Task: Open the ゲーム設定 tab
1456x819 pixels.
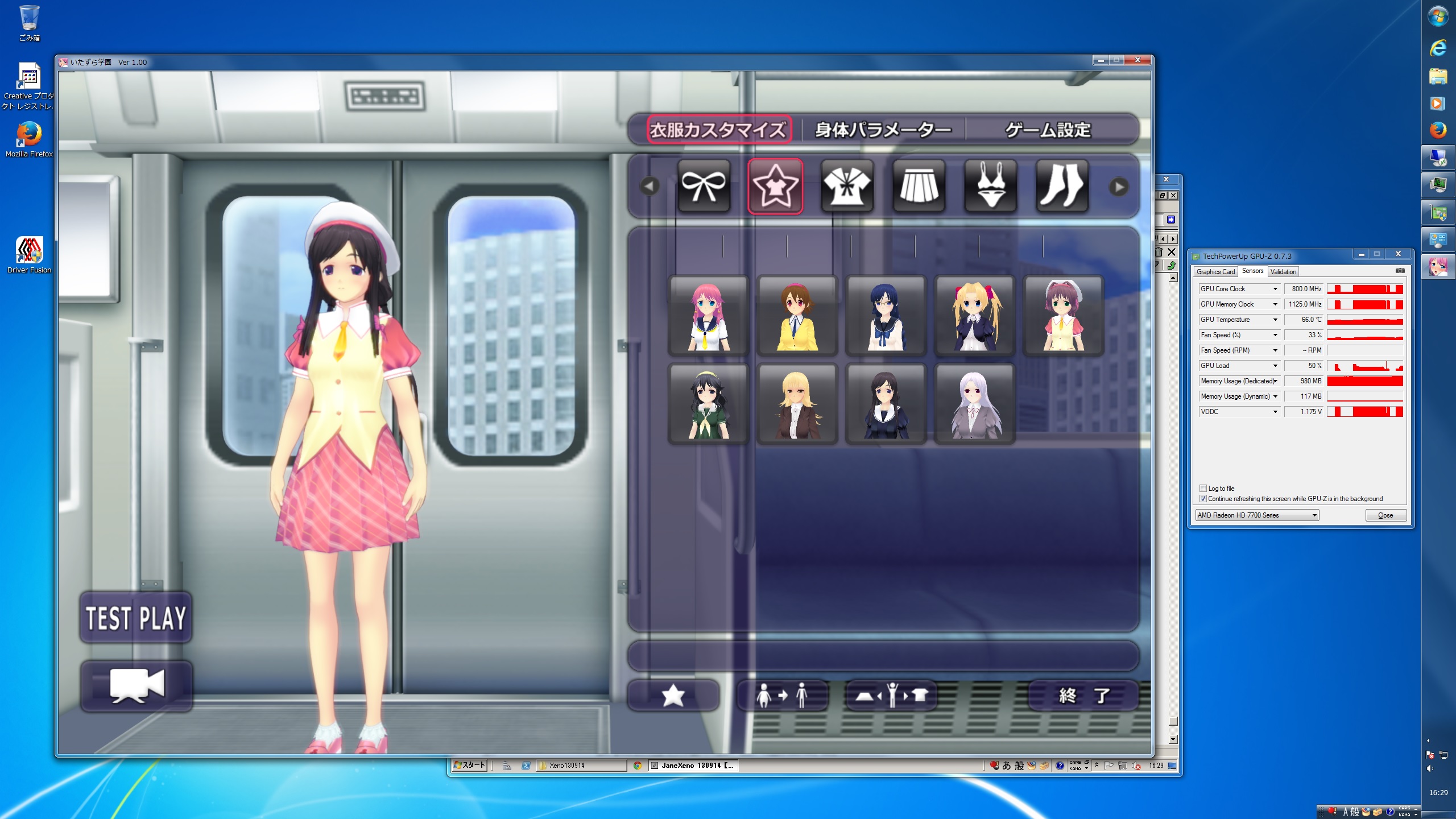Action: click(1048, 130)
